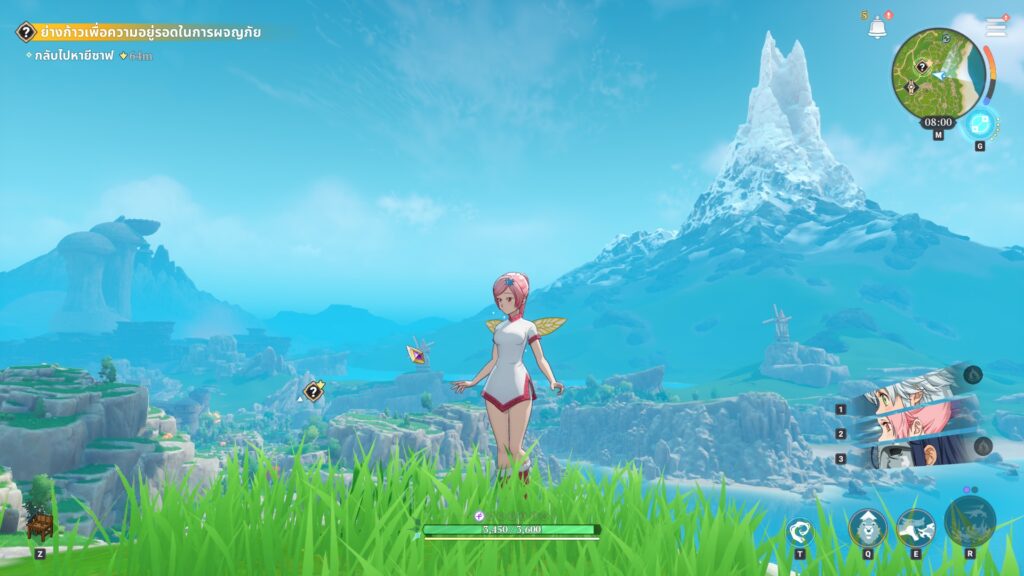The width and height of the screenshot is (1024, 576).
Task: Open the notification bell
Action: tap(877, 28)
